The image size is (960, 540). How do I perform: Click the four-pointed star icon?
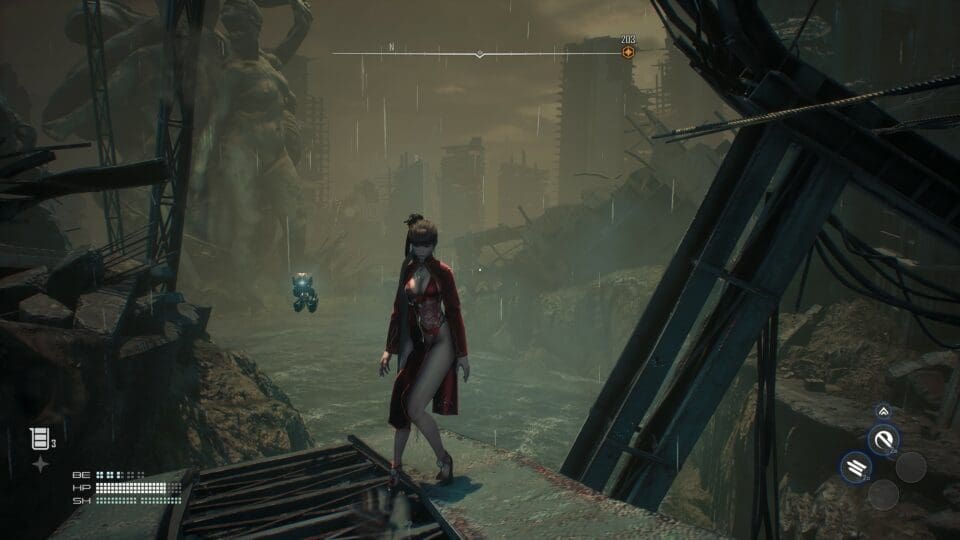click(40, 464)
